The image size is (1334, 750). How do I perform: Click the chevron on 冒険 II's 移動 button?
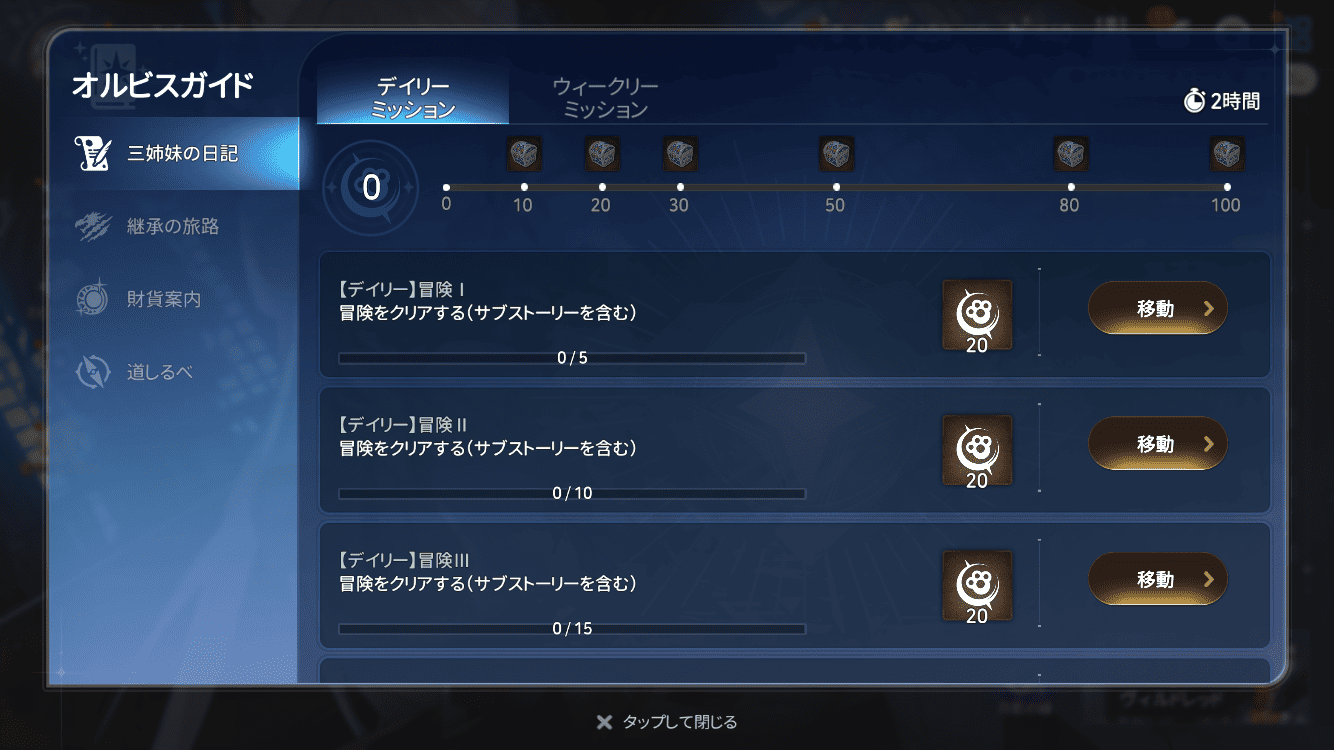point(1209,444)
